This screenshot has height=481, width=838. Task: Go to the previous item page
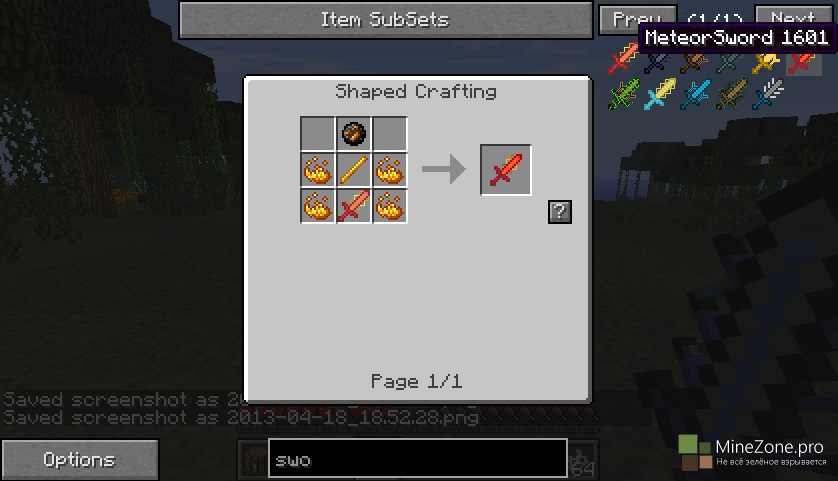pyautogui.click(x=636, y=20)
